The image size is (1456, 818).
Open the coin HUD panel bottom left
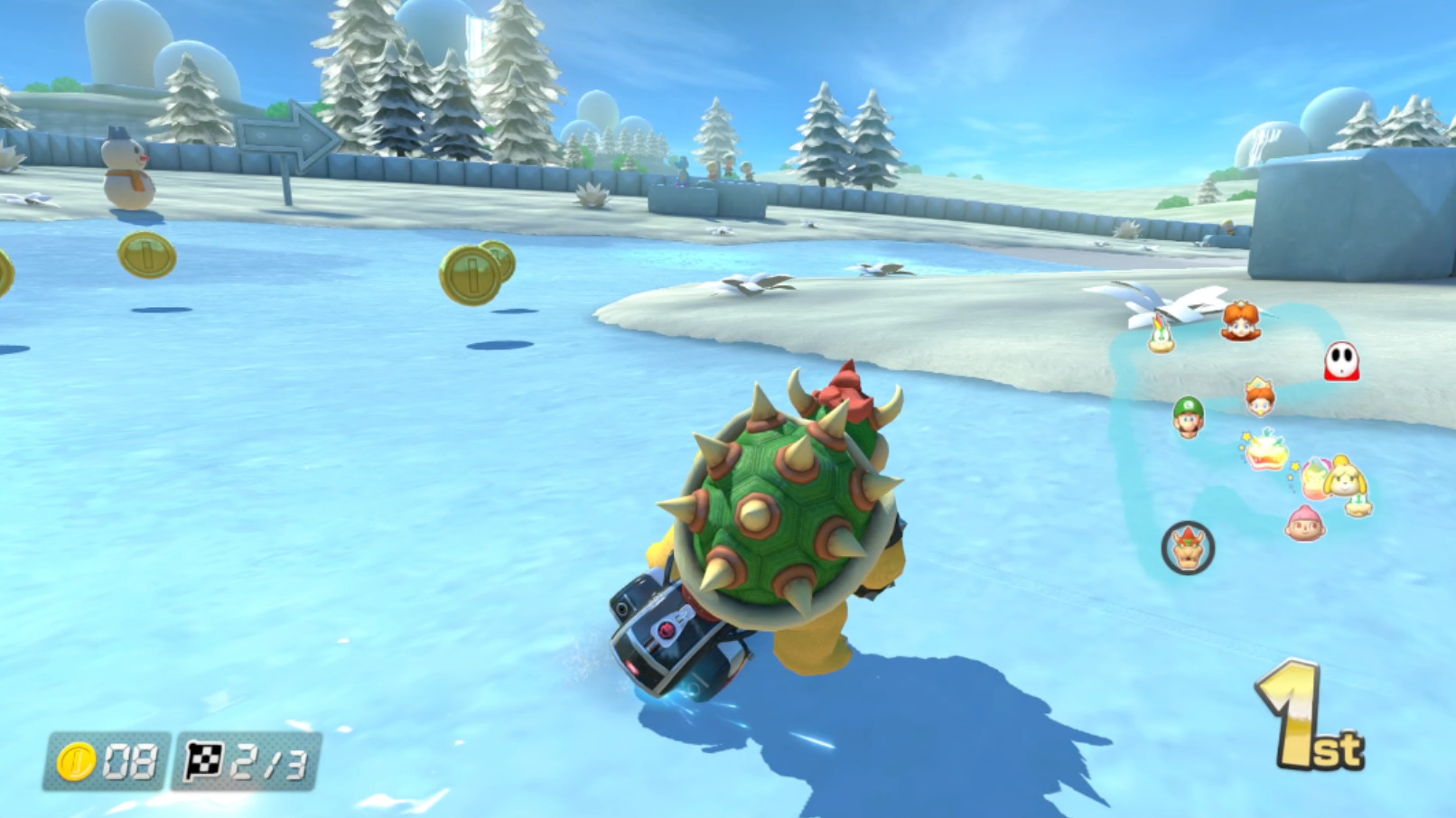click(108, 759)
